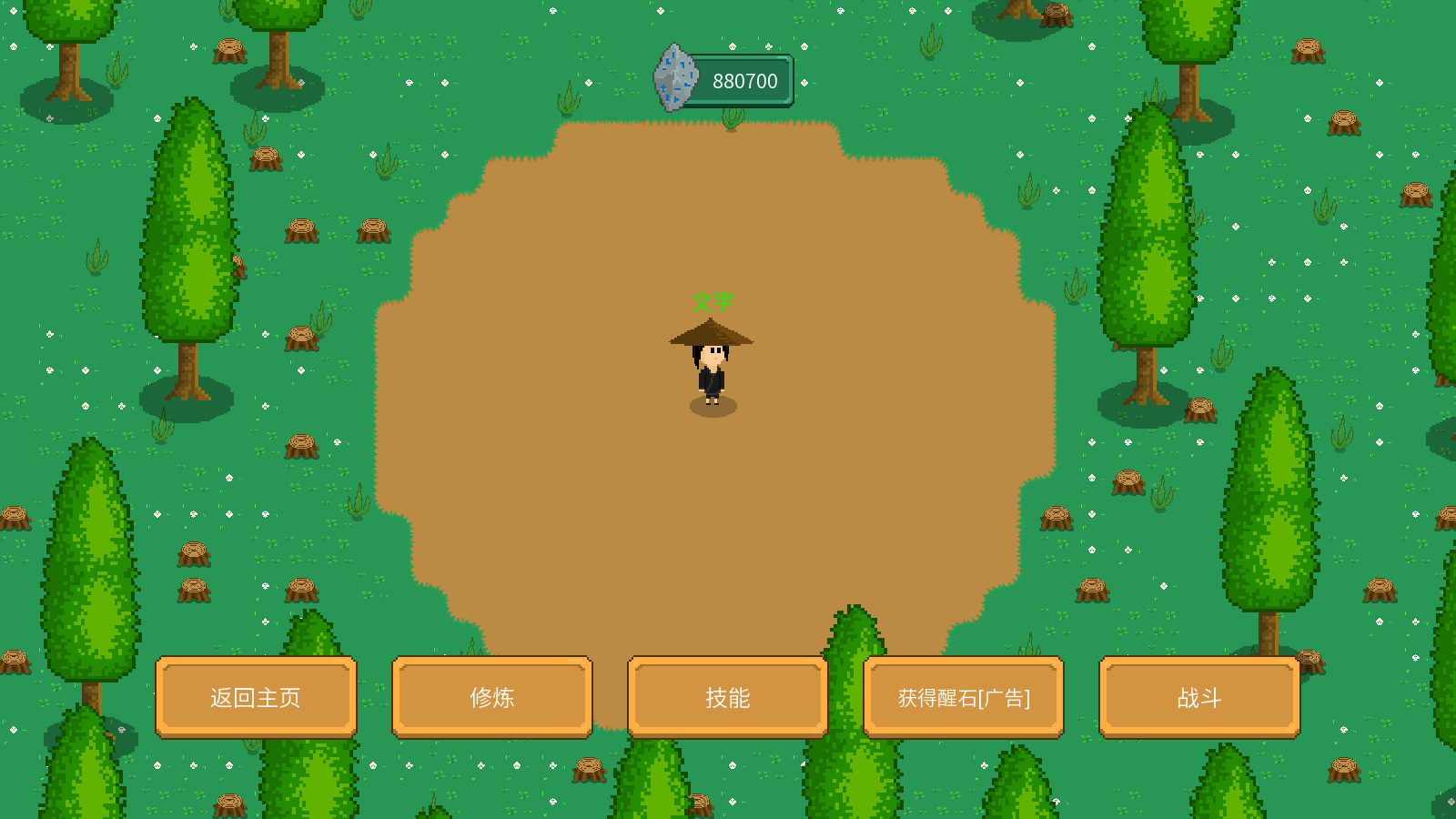This screenshot has height=819, width=1456.
Task: Select 获得醒石[广告] to watch an ad
Action: pos(964,697)
